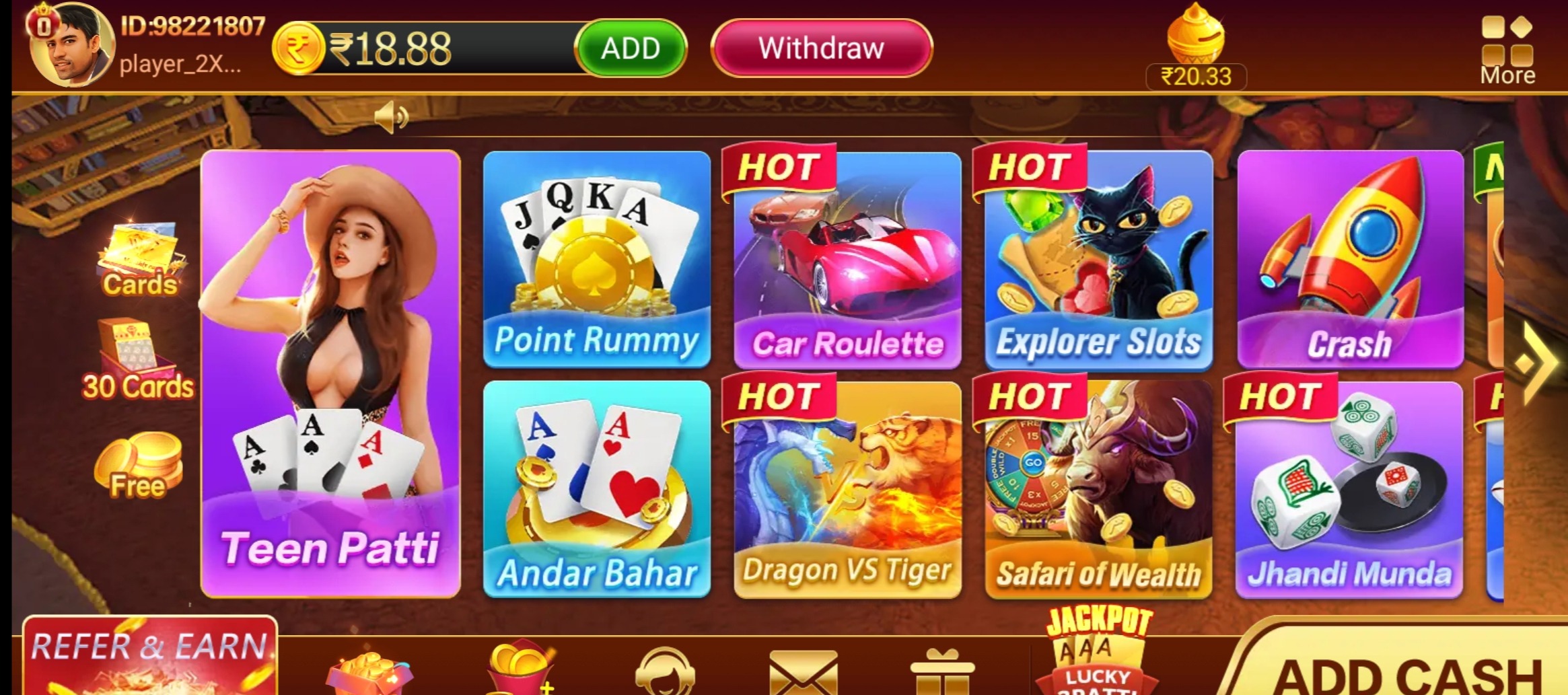Screen dimensions: 1568x695
Task: Toggle the sound speaker icon
Action: click(x=392, y=118)
